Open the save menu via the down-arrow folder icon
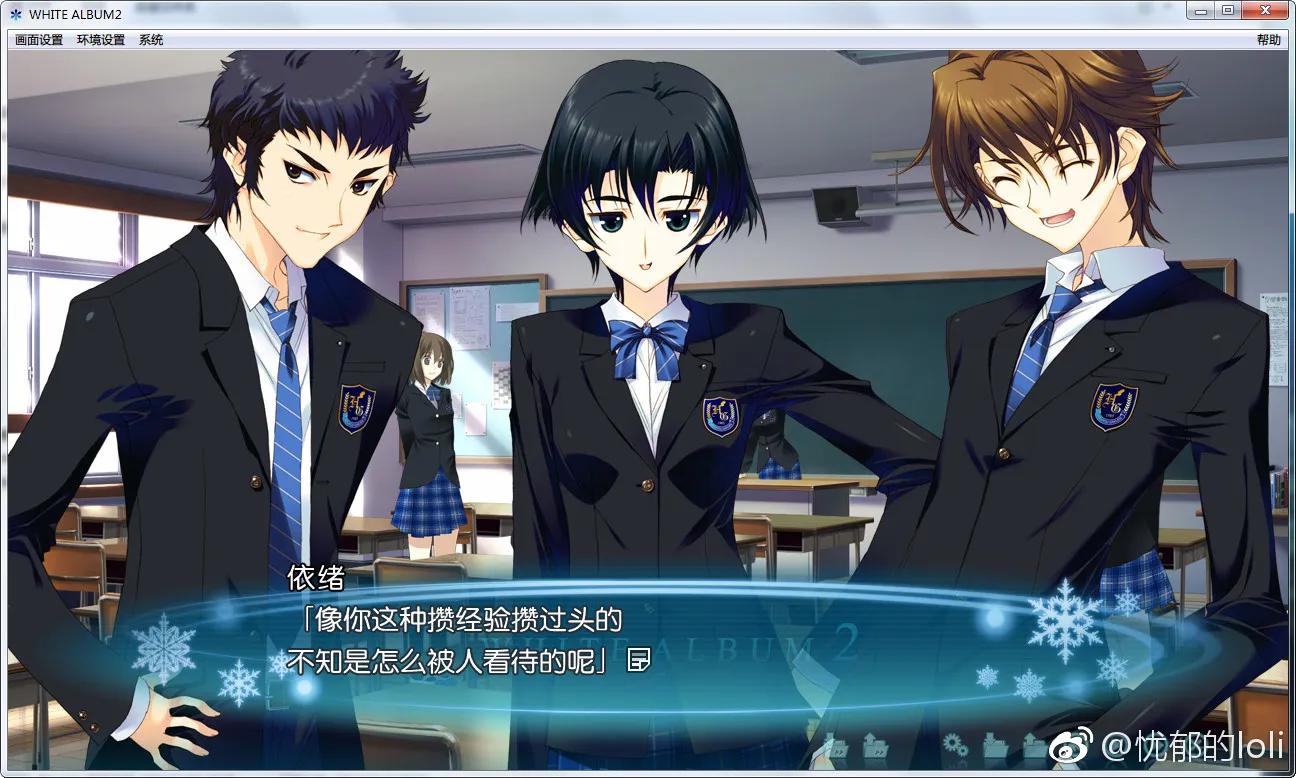The height and width of the screenshot is (778, 1296). 997,746
